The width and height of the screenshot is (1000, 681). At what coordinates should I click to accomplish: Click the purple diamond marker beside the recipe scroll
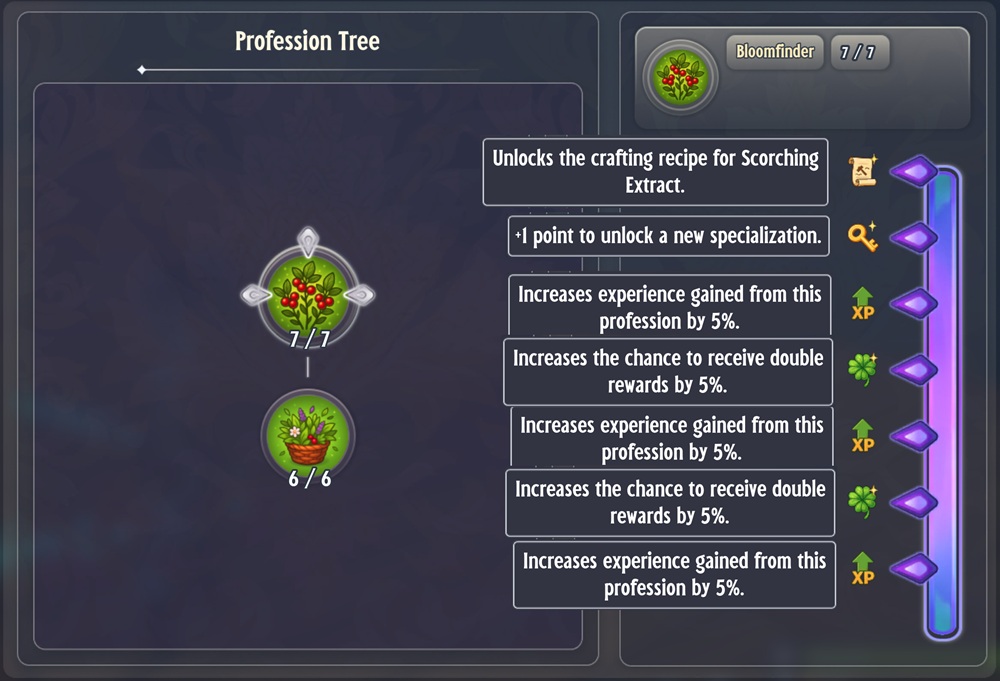913,172
